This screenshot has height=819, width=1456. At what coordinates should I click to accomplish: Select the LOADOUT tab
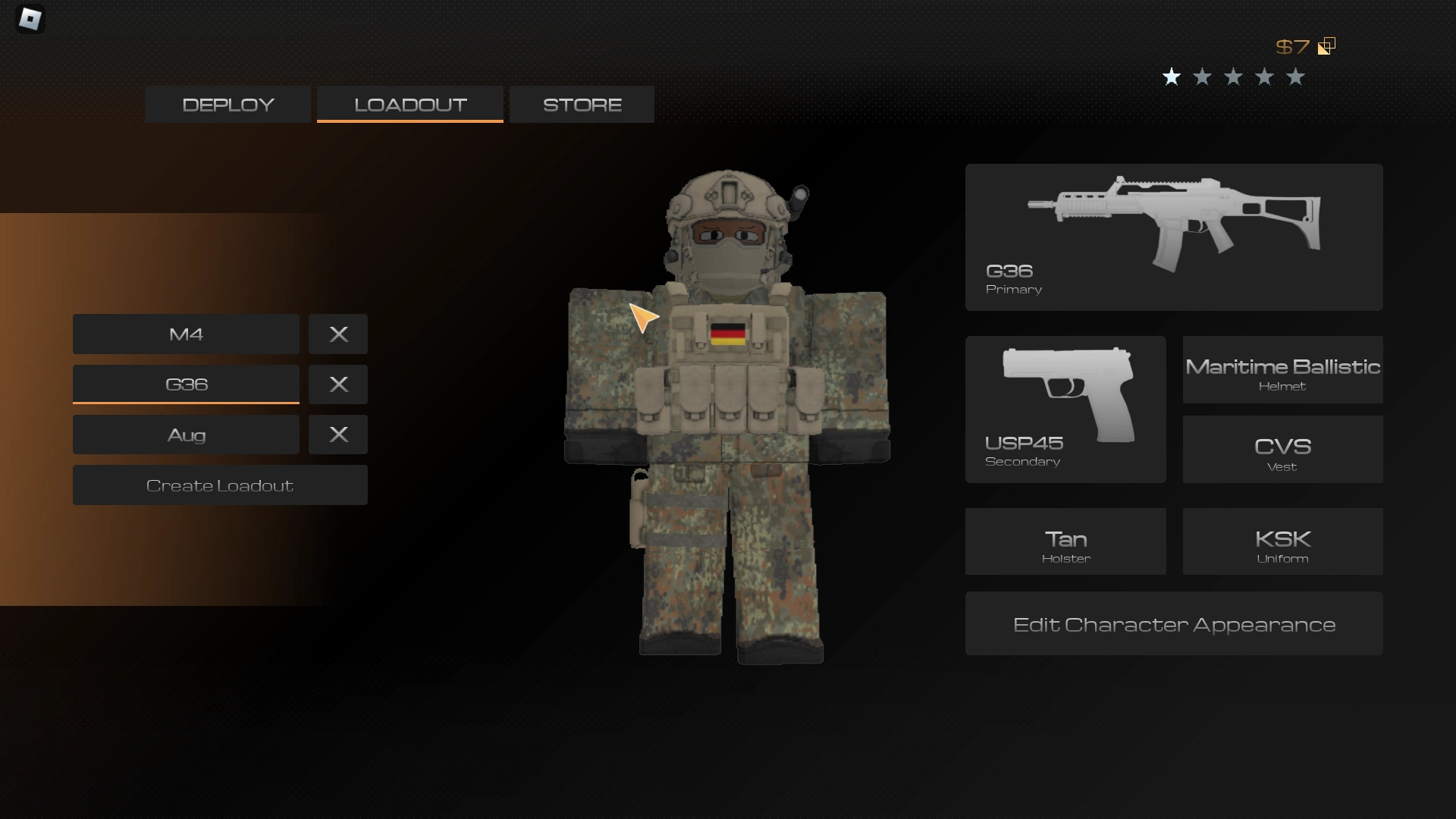409,104
